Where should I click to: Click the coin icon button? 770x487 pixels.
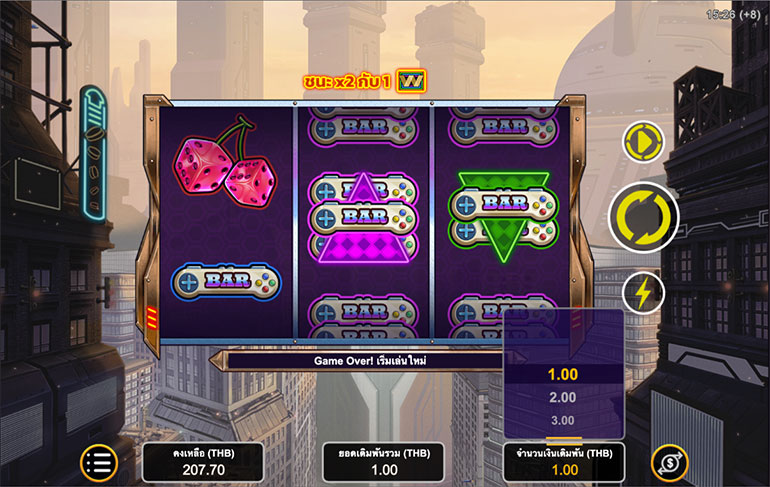(669, 462)
